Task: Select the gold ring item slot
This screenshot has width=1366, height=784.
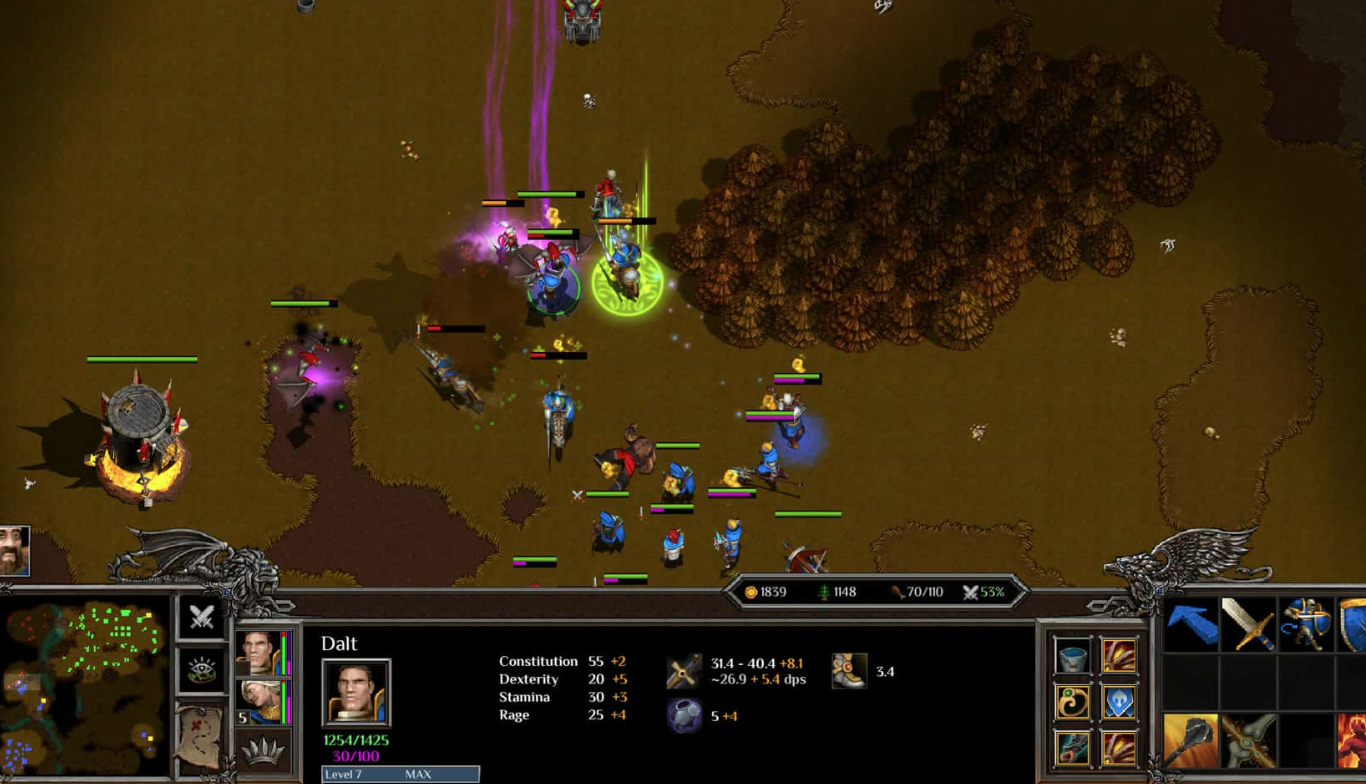Action: point(1072,702)
